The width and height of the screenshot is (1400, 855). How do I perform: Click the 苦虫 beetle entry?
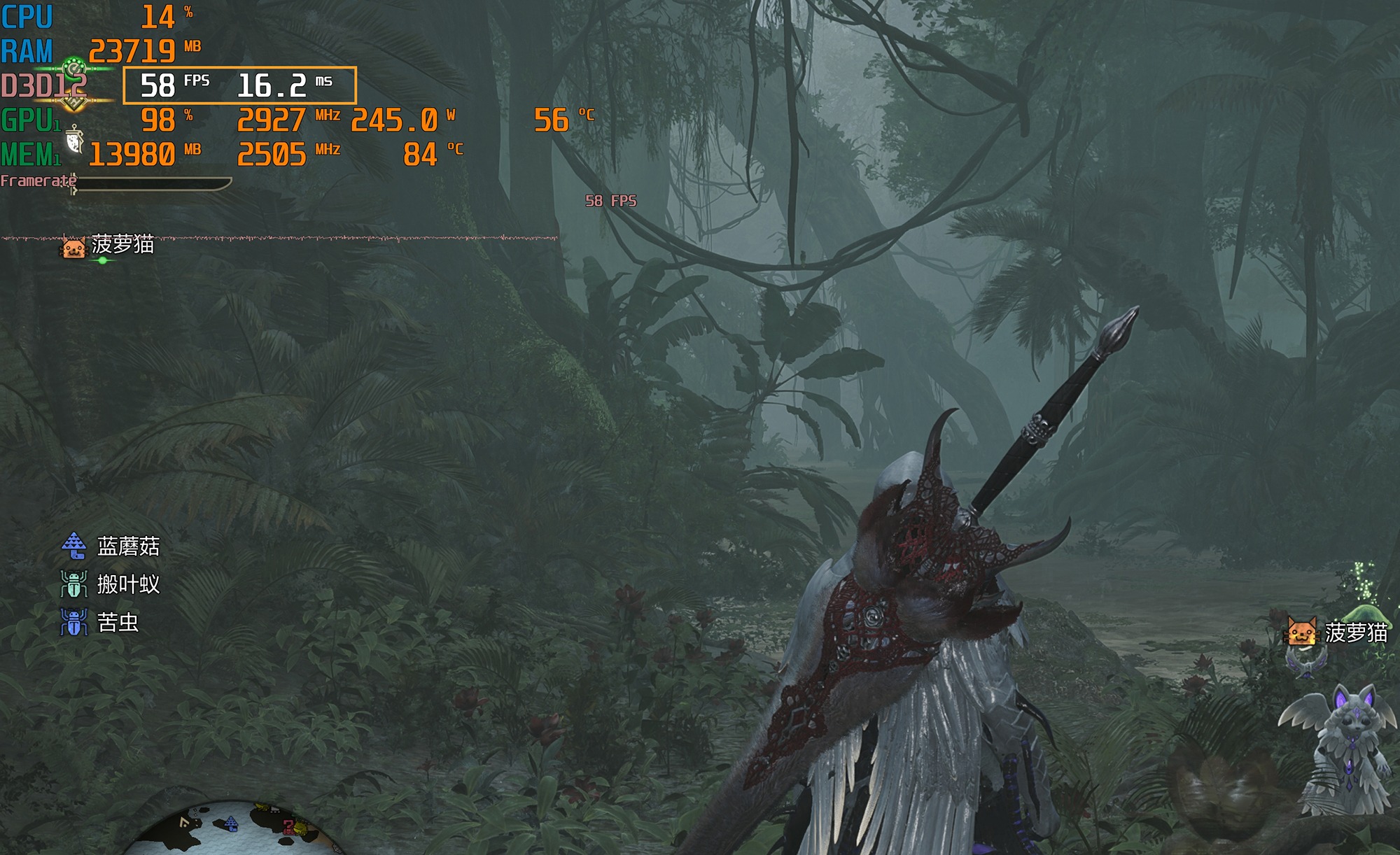tap(101, 622)
